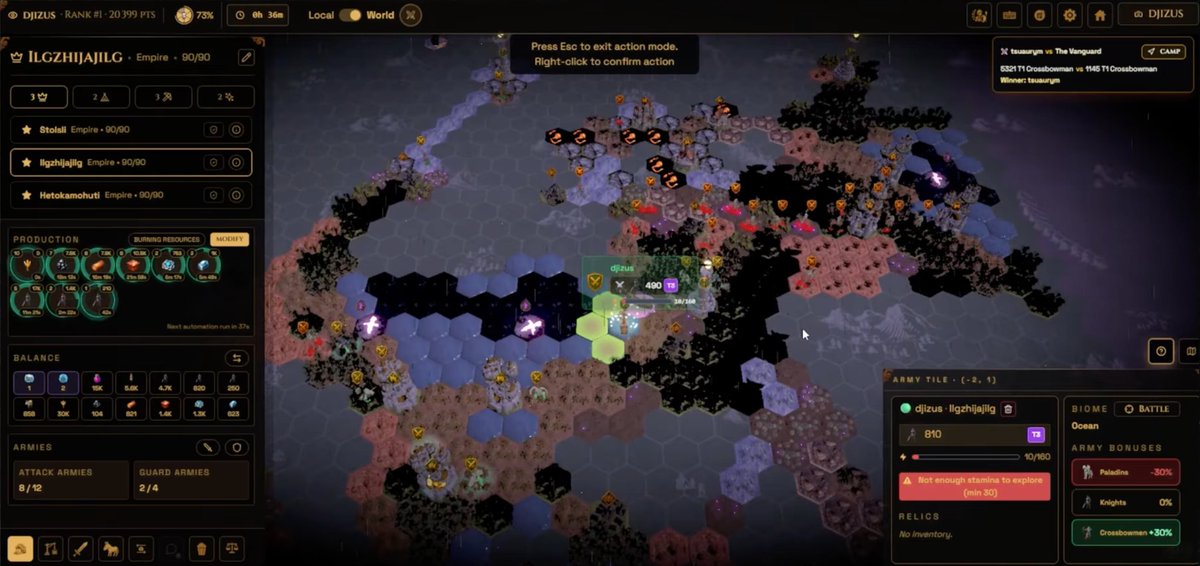1200x566 pixels.
Task: Open the settings gear icon
Action: point(1070,15)
